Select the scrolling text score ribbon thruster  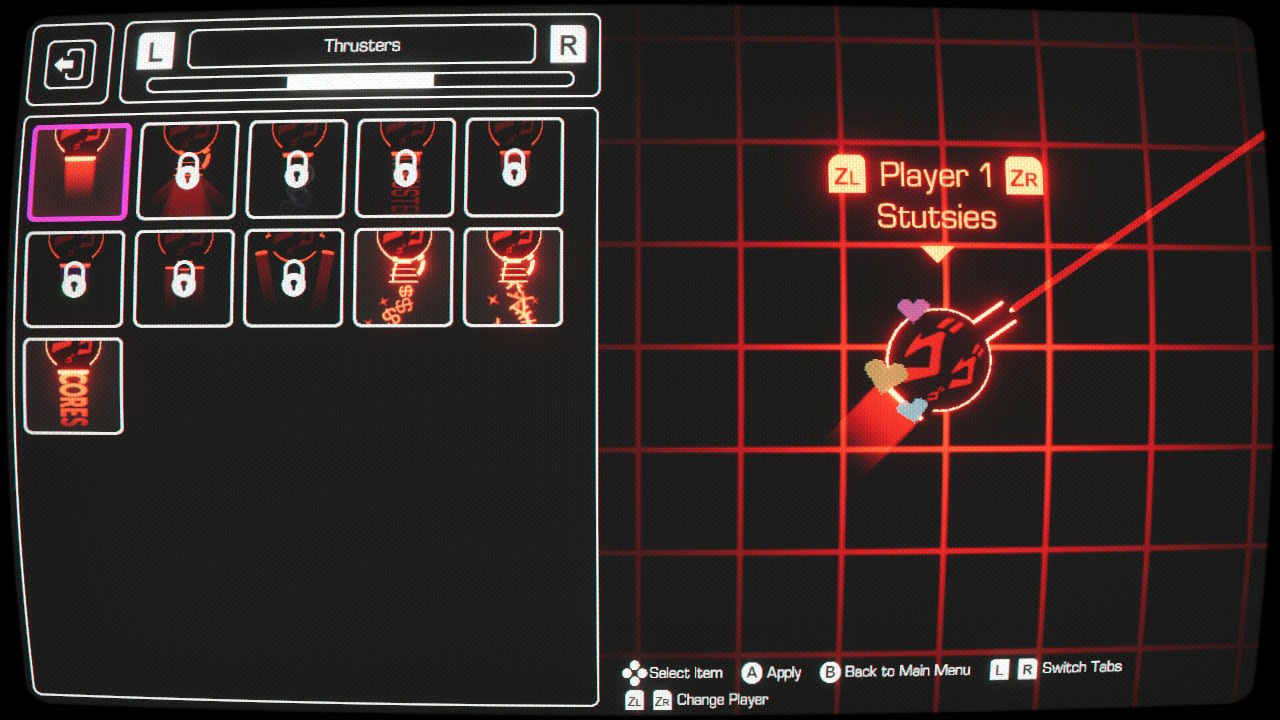pos(73,387)
